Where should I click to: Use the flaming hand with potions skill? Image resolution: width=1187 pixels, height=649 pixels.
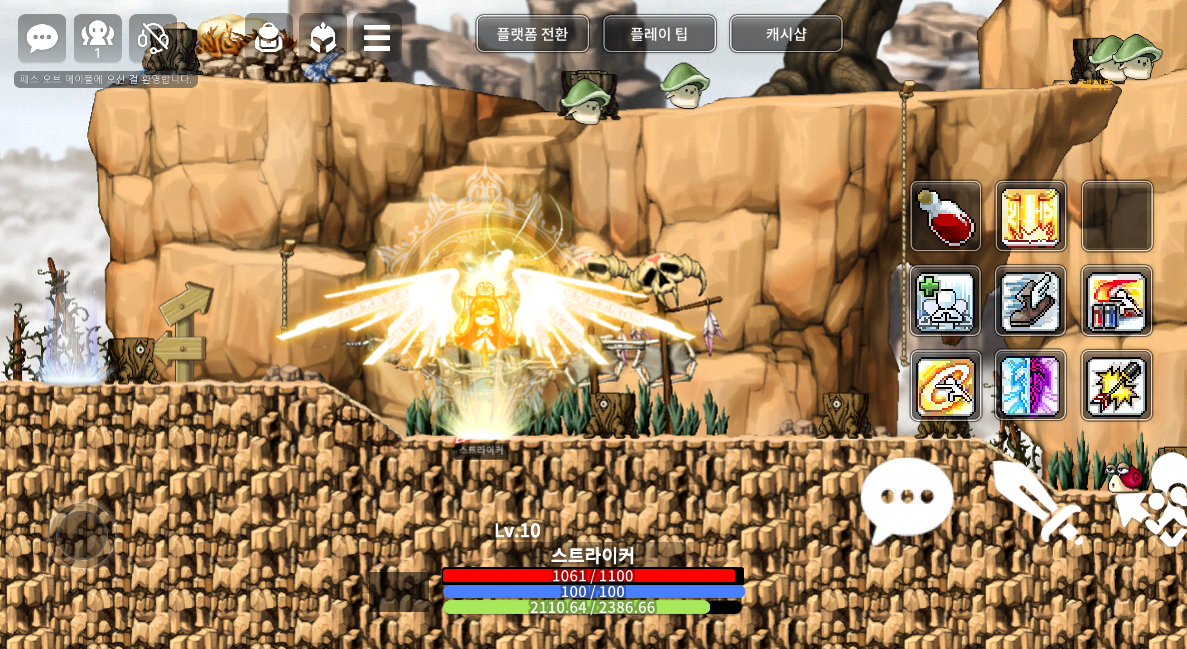(1117, 300)
